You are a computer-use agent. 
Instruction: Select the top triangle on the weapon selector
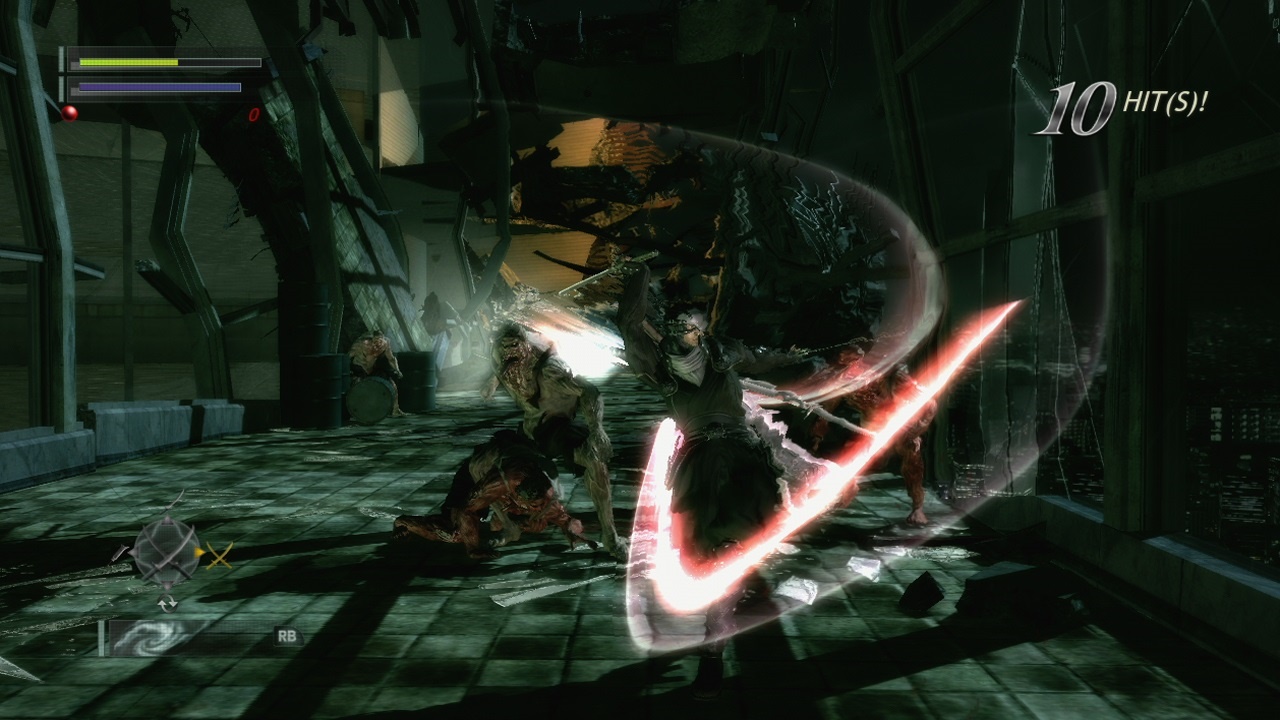pos(166,519)
